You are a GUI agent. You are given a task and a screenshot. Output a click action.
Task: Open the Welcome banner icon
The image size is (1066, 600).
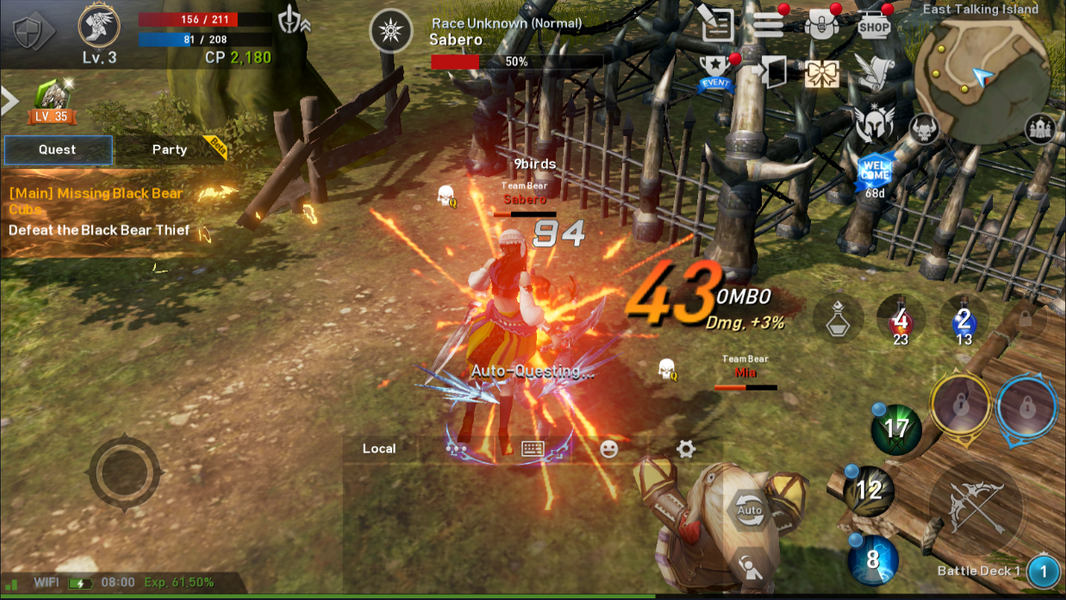click(x=875, y=171)
